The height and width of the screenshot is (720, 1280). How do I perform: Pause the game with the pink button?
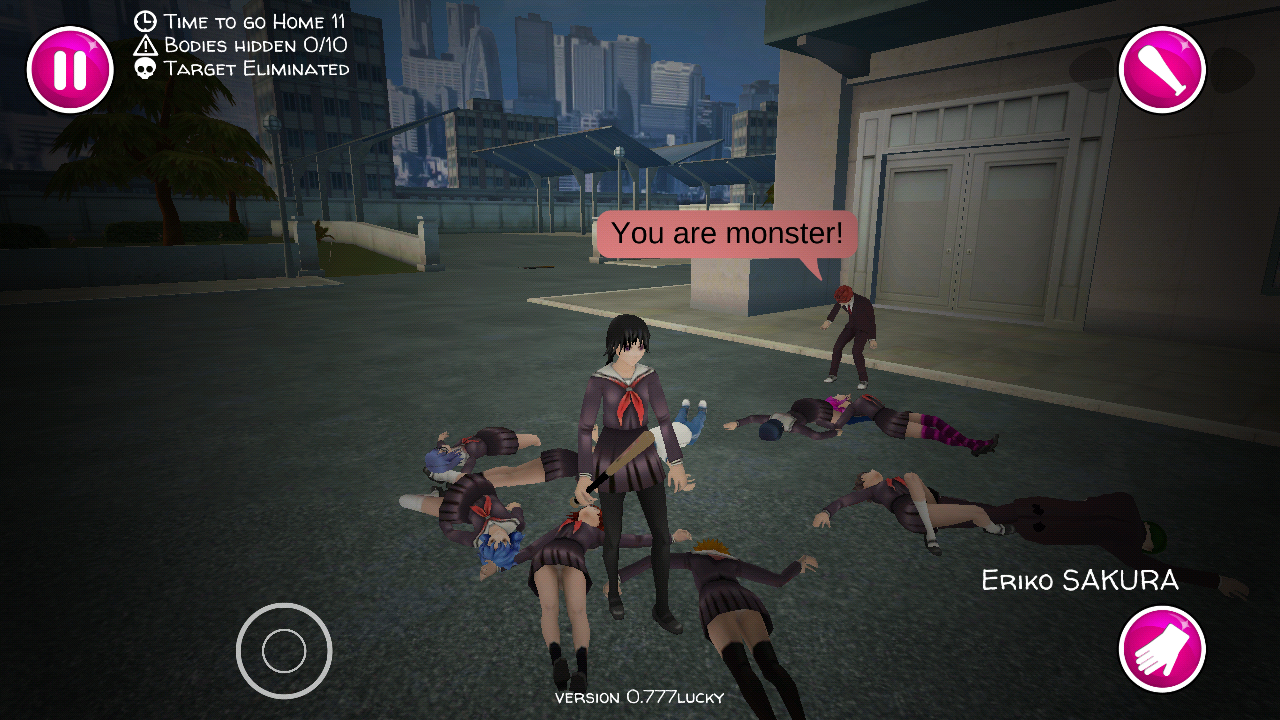70,70
